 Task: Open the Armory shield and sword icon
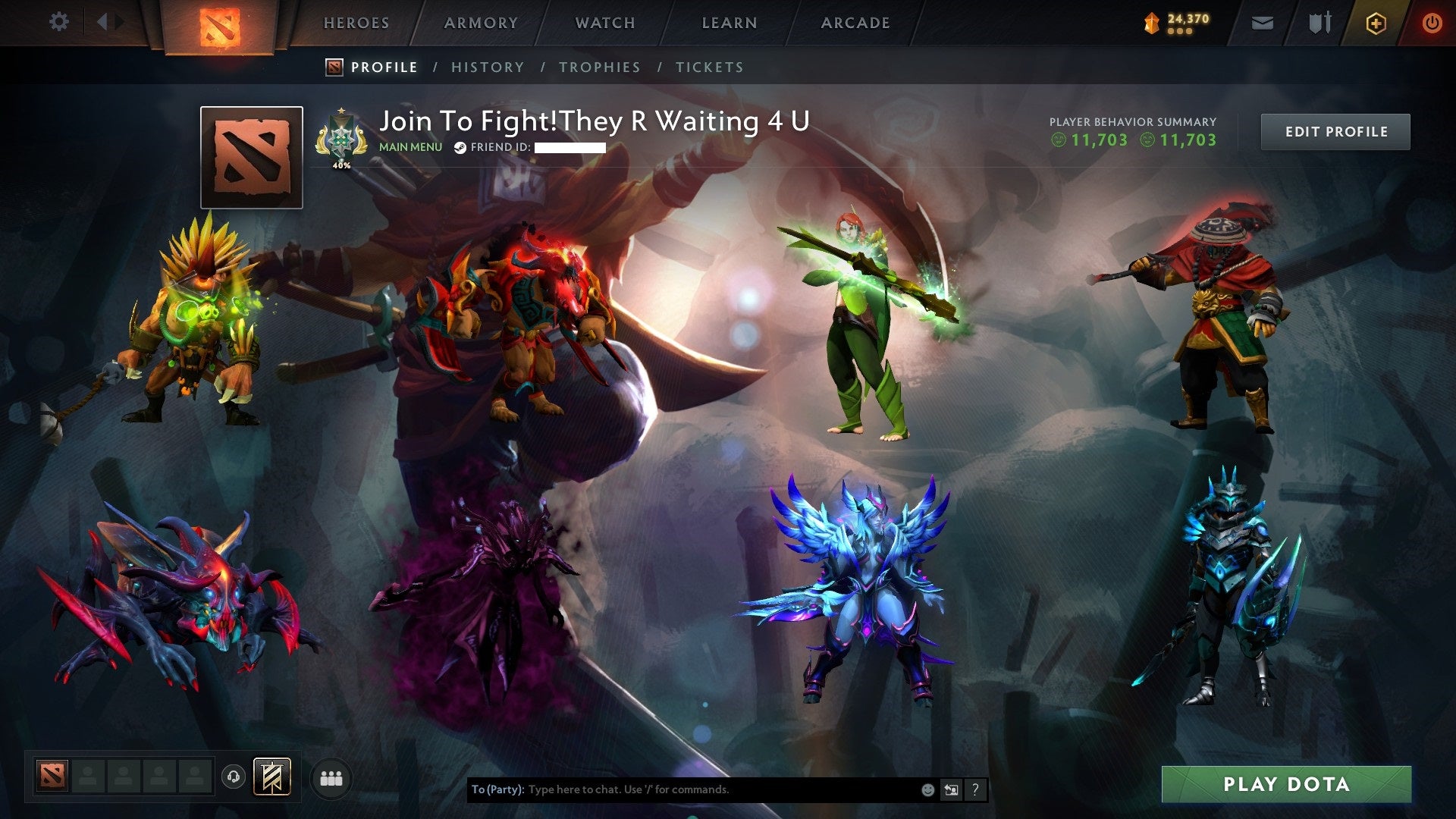[1319, 23]
